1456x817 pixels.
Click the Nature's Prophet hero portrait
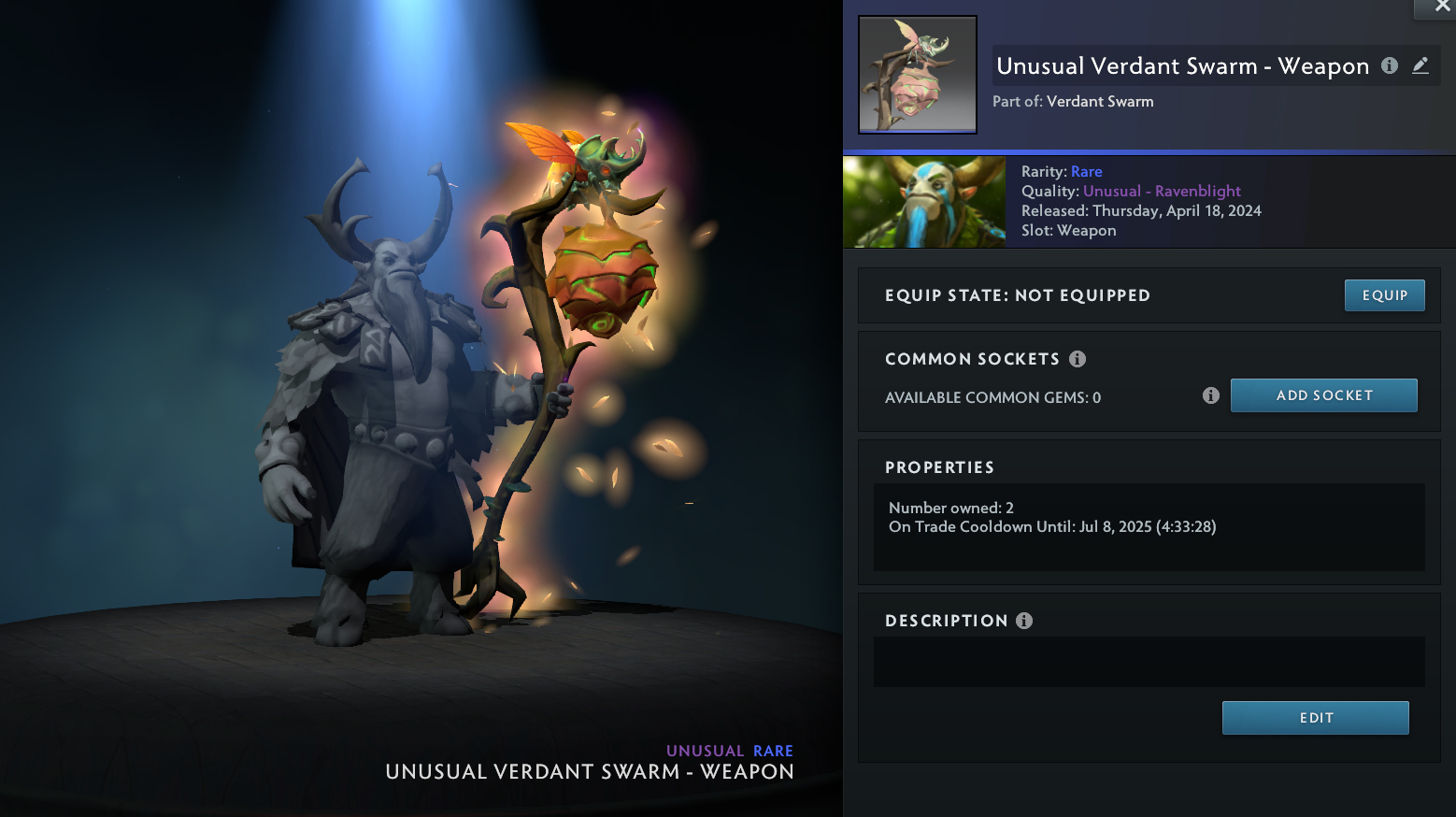tap(924, 202)
